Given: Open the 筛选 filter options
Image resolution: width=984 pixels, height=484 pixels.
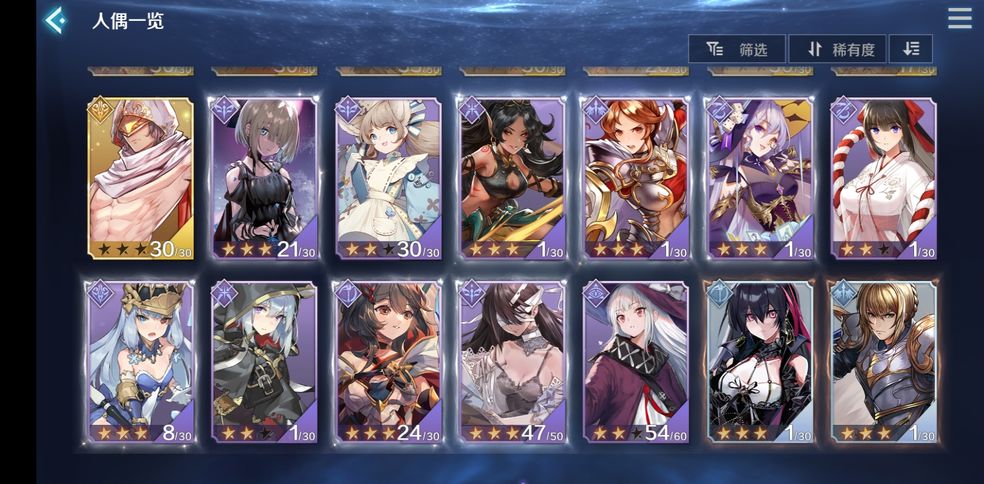Looking at the screenshot, I should 737,49.
